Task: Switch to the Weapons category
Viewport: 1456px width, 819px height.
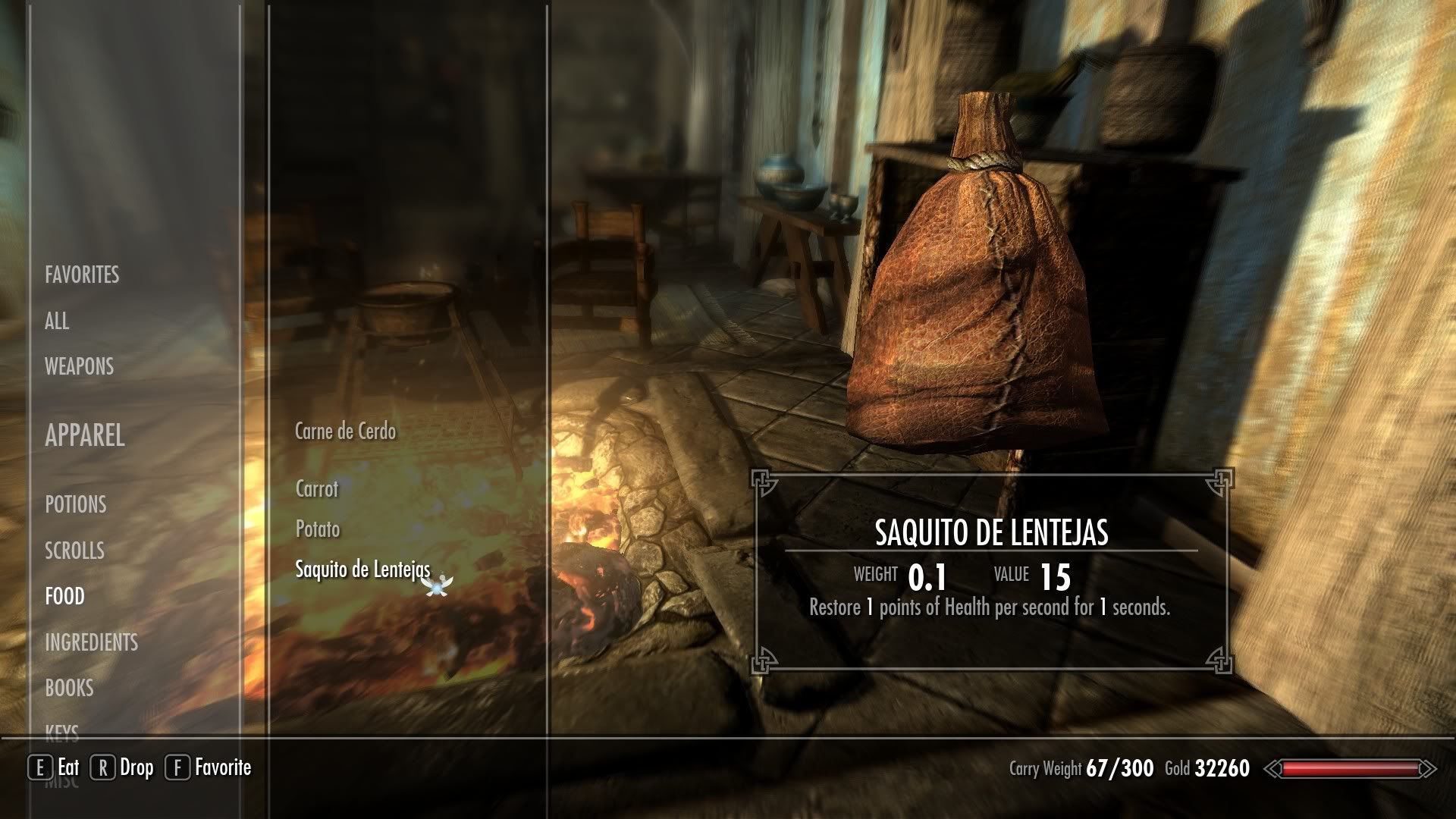Action: click(79, 366)
